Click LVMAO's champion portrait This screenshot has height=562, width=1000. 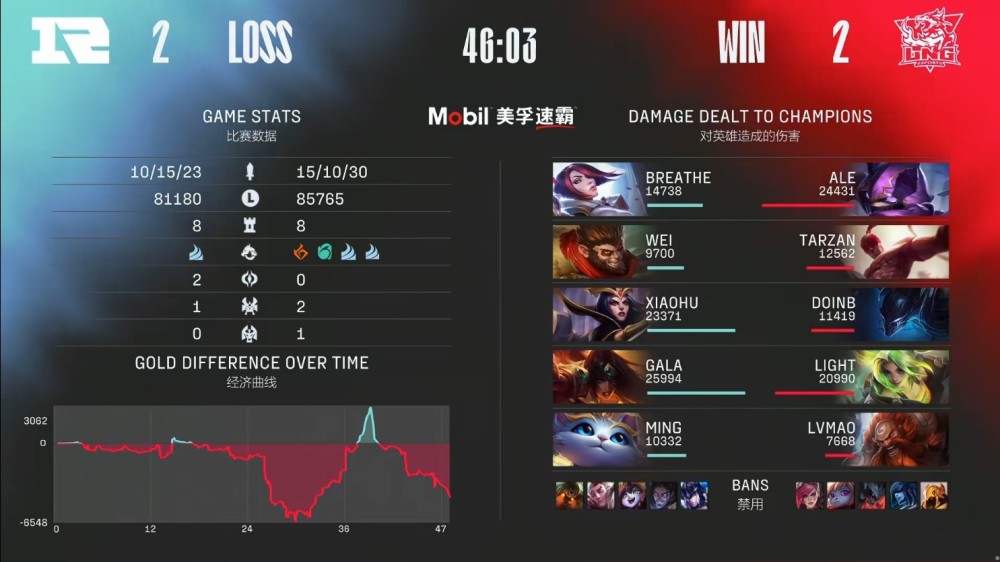click(904, 439)
